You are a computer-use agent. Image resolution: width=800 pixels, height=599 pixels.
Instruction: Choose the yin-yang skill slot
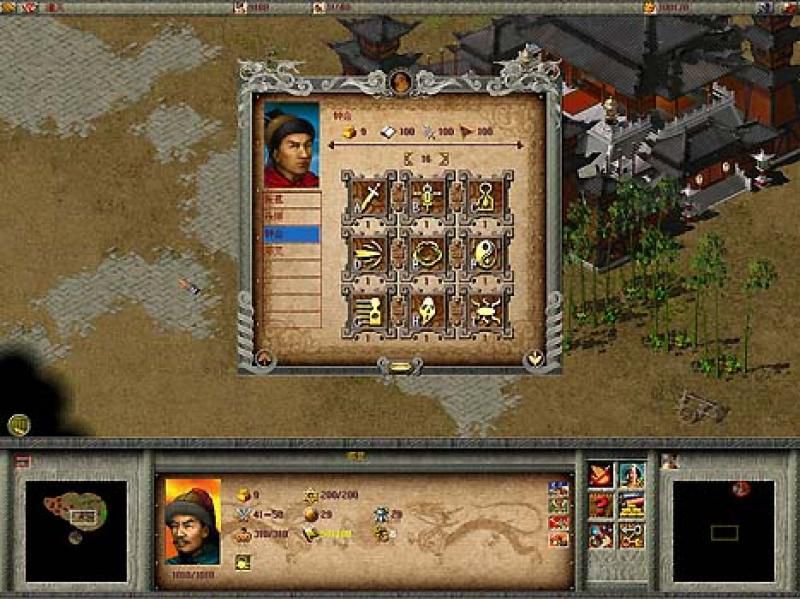(x=486, y=252)
